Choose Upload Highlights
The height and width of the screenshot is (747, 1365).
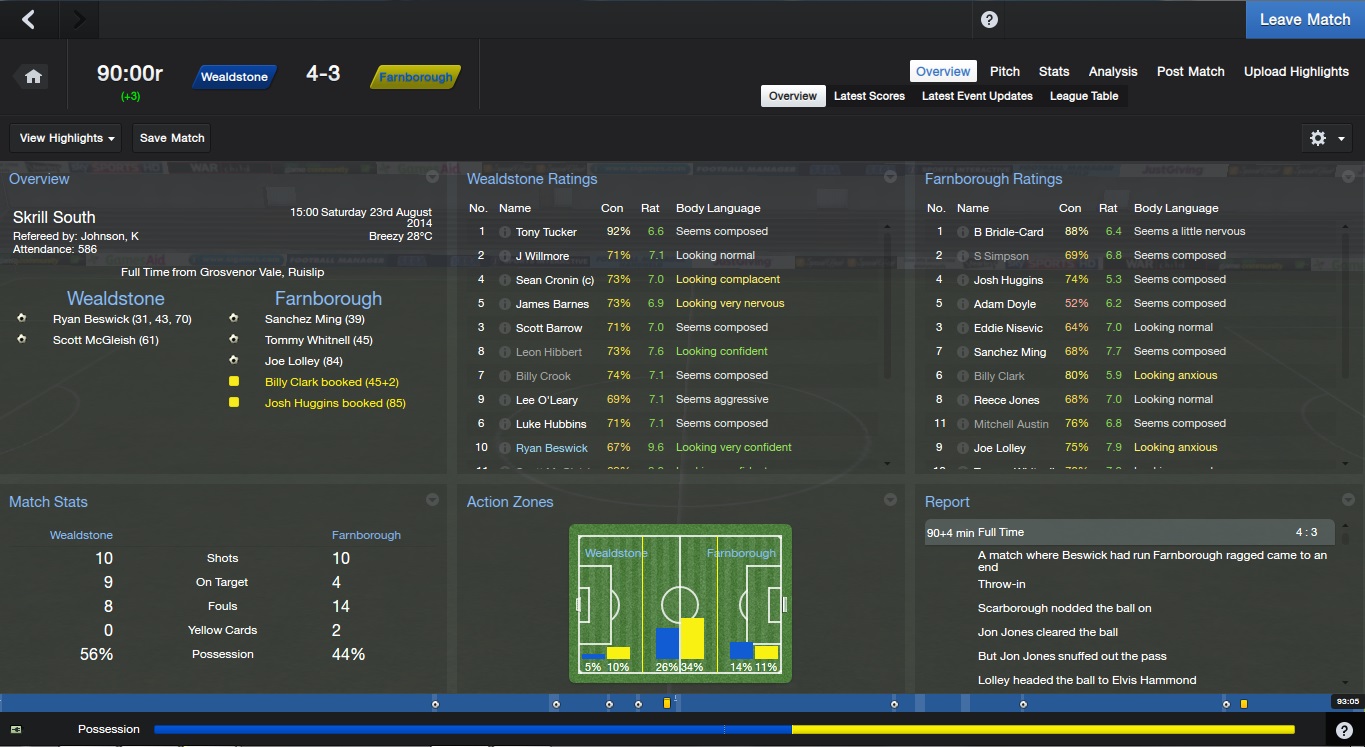pyautogui.click(x=1296, y=71)
